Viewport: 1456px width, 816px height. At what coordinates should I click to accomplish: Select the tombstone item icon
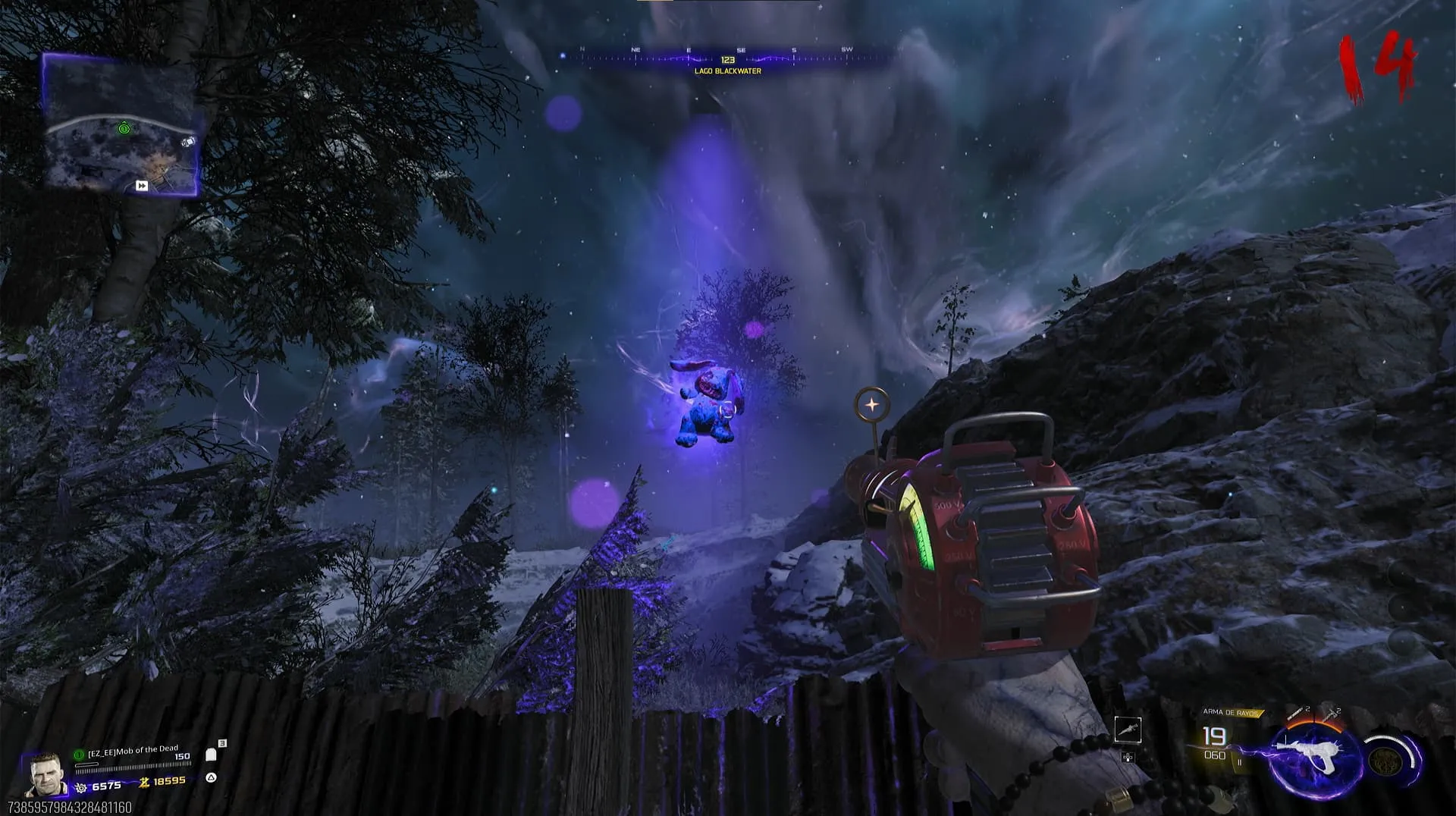(212, 755)
